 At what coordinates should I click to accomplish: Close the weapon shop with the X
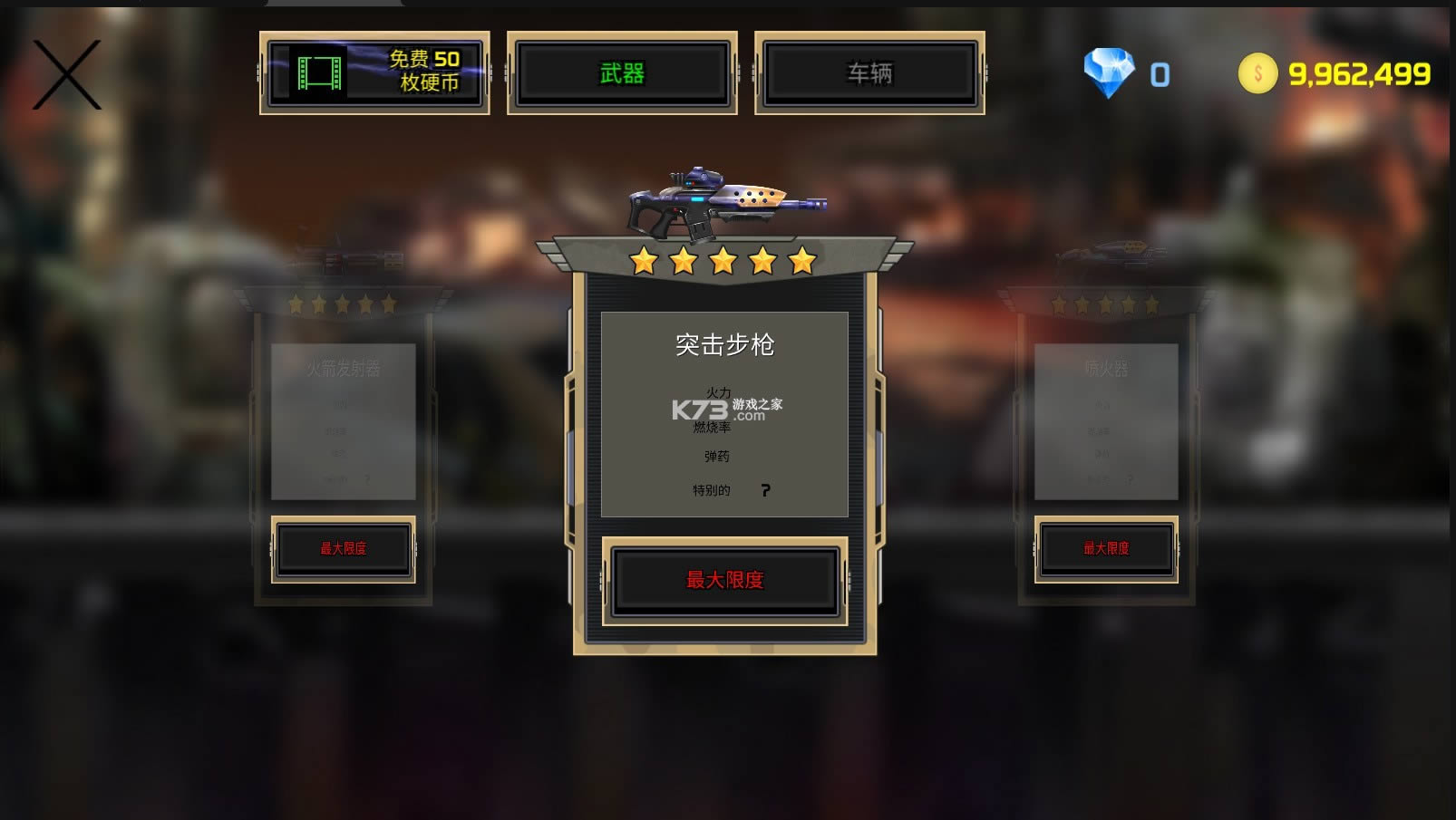[x=66, y=75]
